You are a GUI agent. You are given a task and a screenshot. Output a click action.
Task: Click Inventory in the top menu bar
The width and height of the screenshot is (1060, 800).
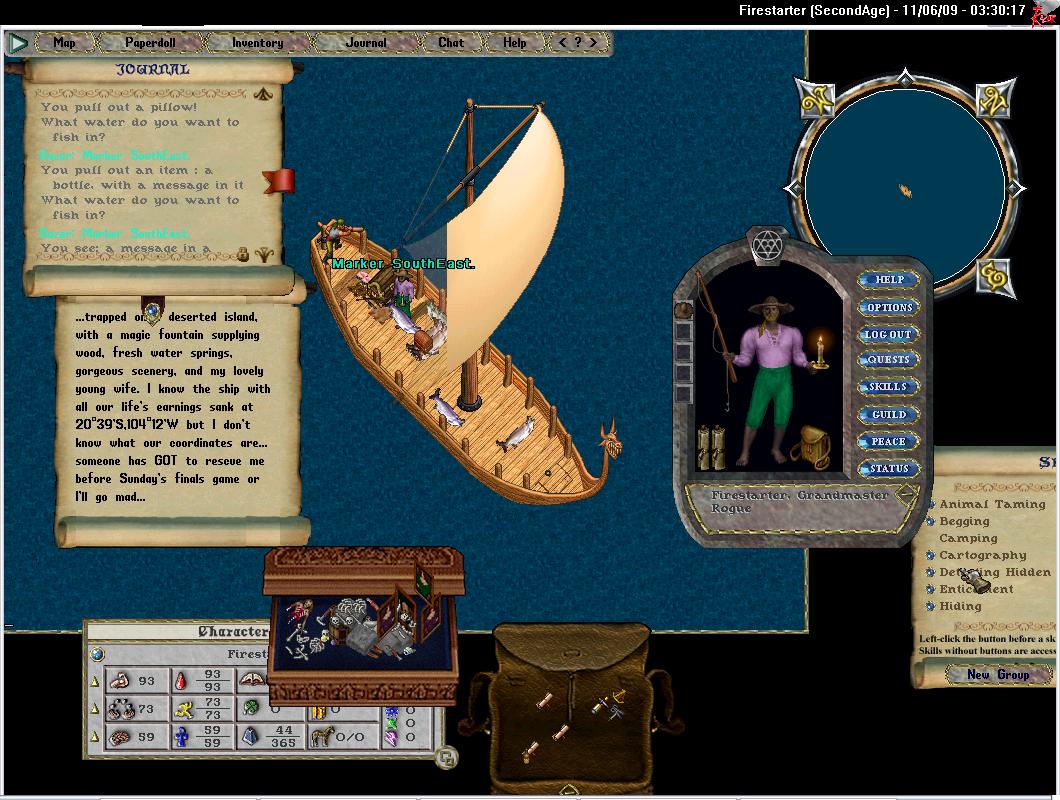point(257,43)
